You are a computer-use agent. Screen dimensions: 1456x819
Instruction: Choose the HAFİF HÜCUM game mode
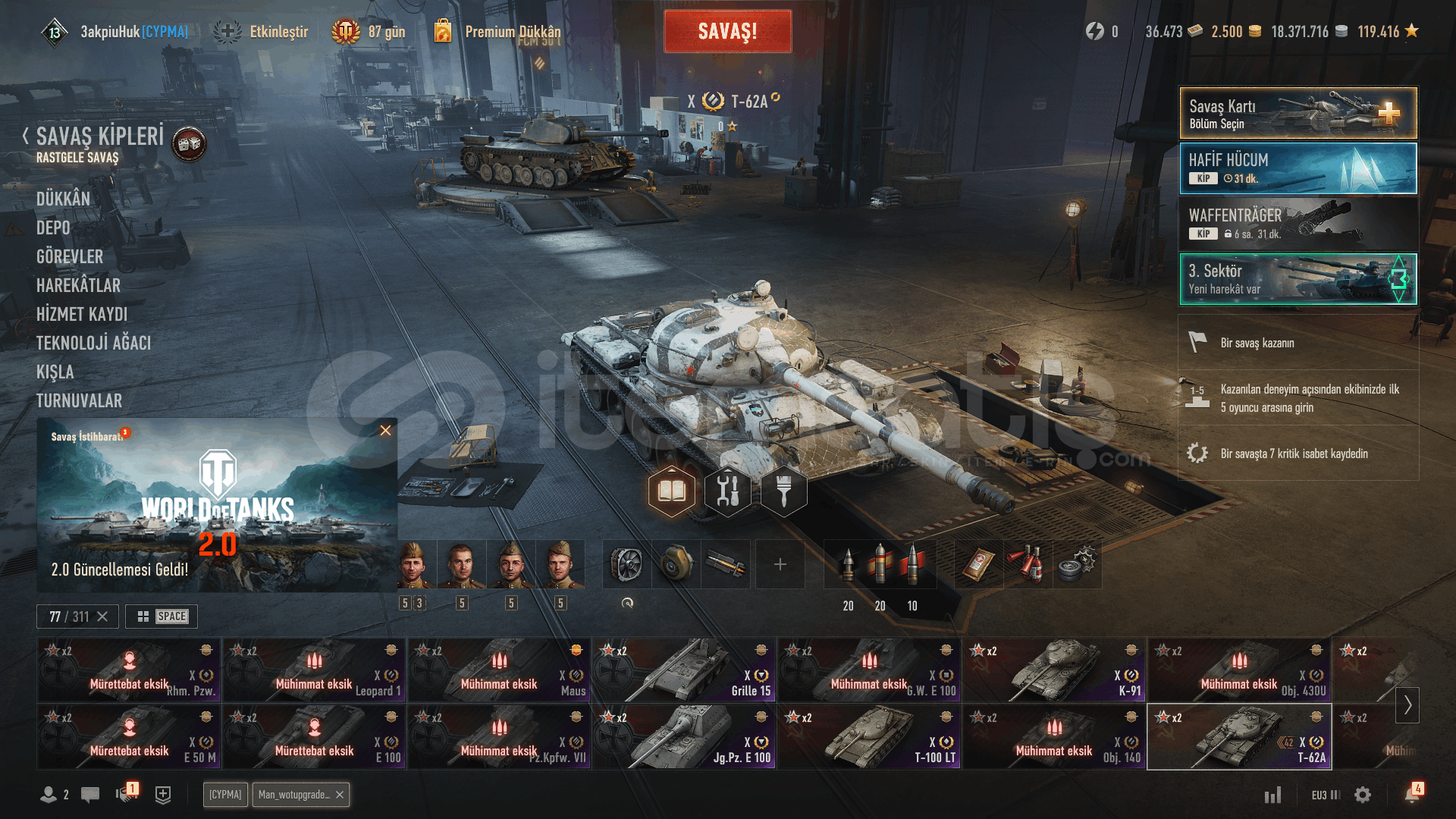[x=1298, y=168]
